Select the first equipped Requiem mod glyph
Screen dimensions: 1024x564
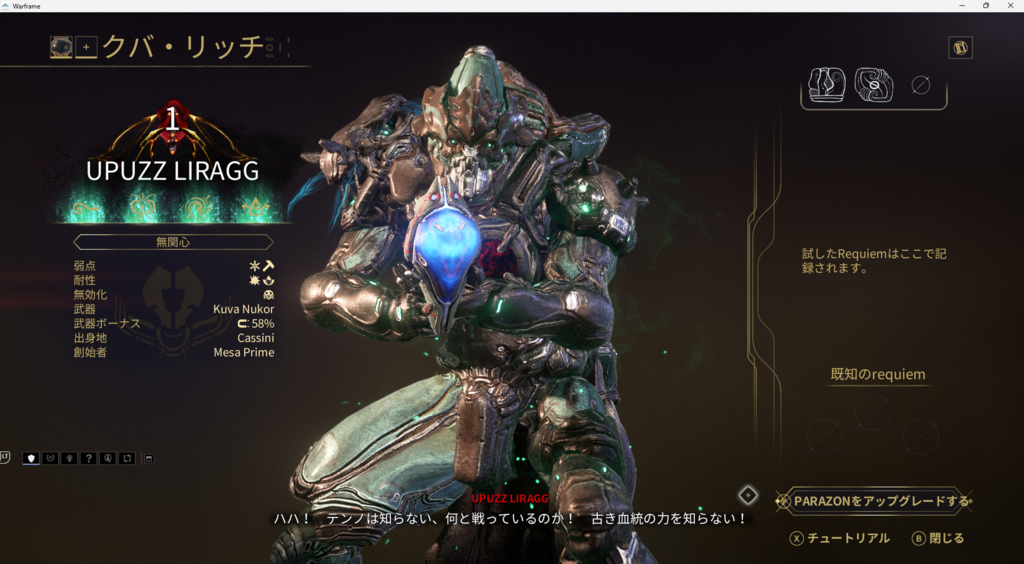click(x=827, y=86)
